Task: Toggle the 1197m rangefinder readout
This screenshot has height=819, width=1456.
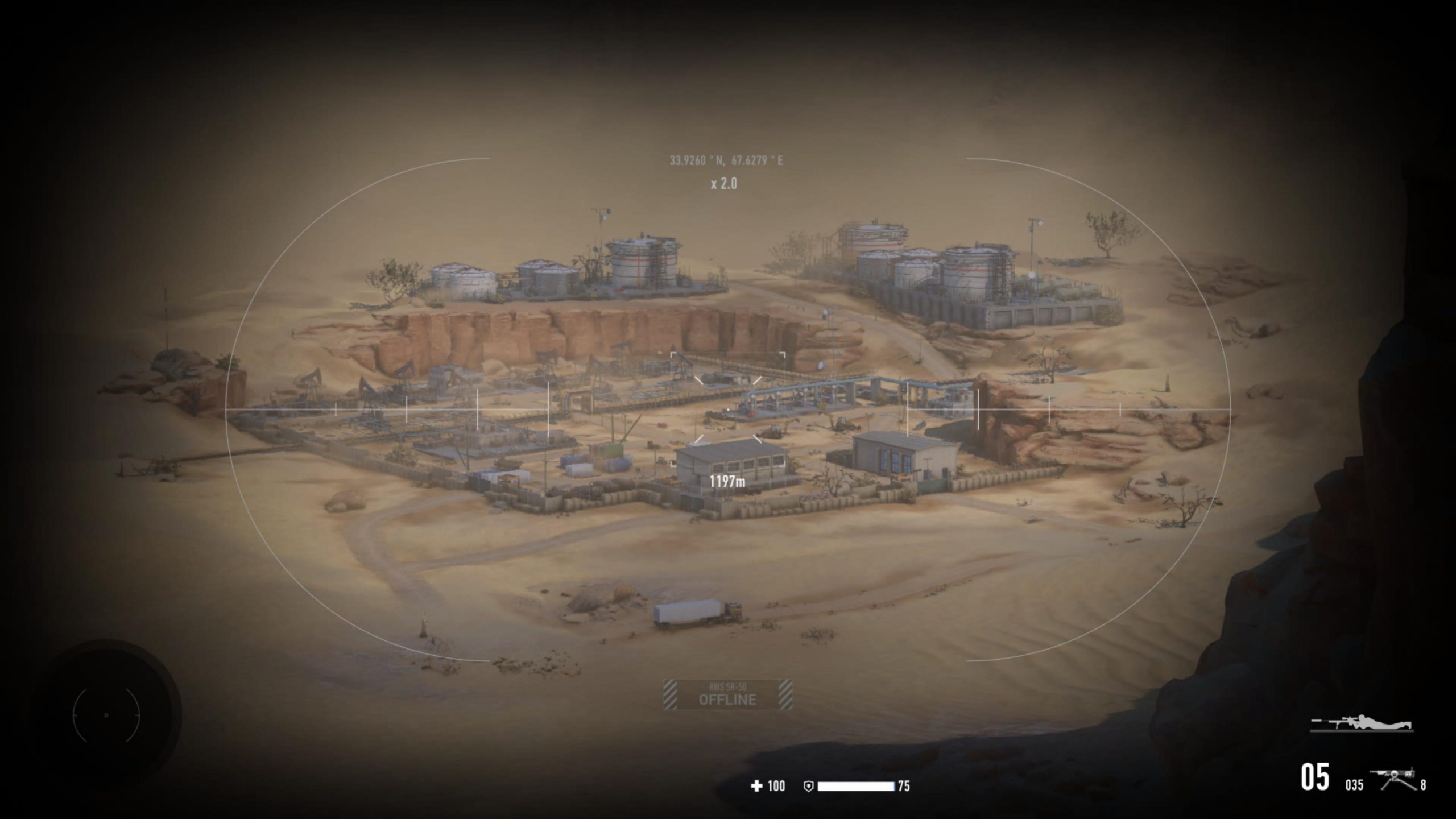Action: (729, 480)
